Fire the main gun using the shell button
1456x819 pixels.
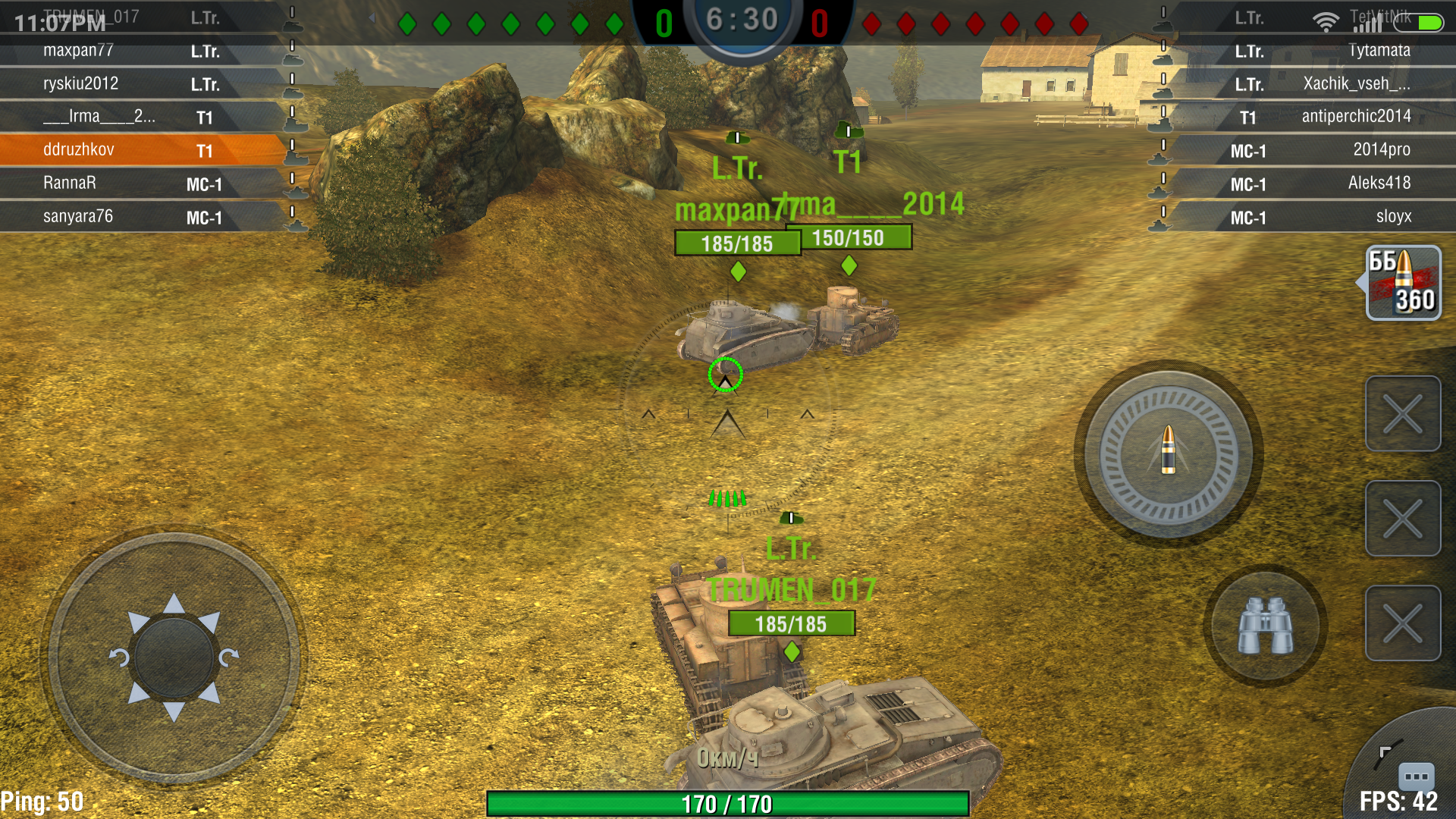(x=1169, y=453)
